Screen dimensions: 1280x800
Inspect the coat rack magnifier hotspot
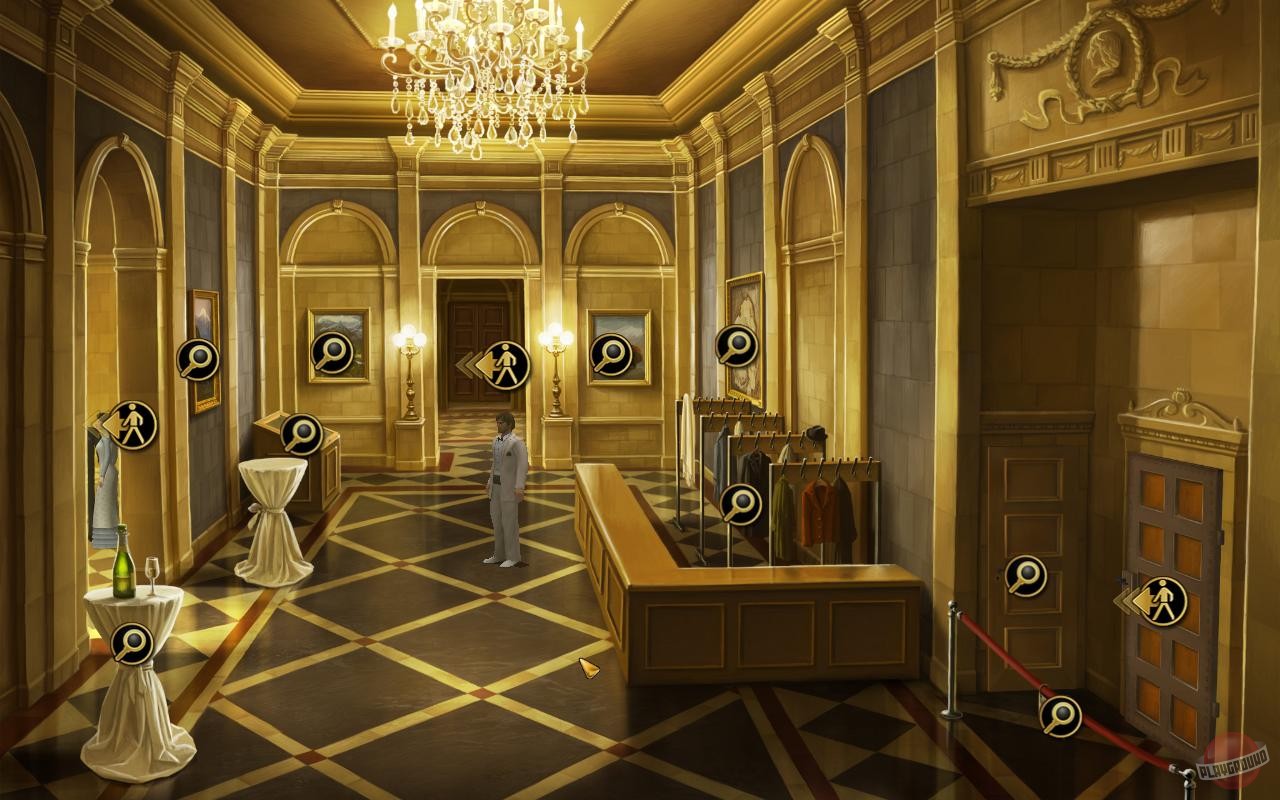pos(740,506)
